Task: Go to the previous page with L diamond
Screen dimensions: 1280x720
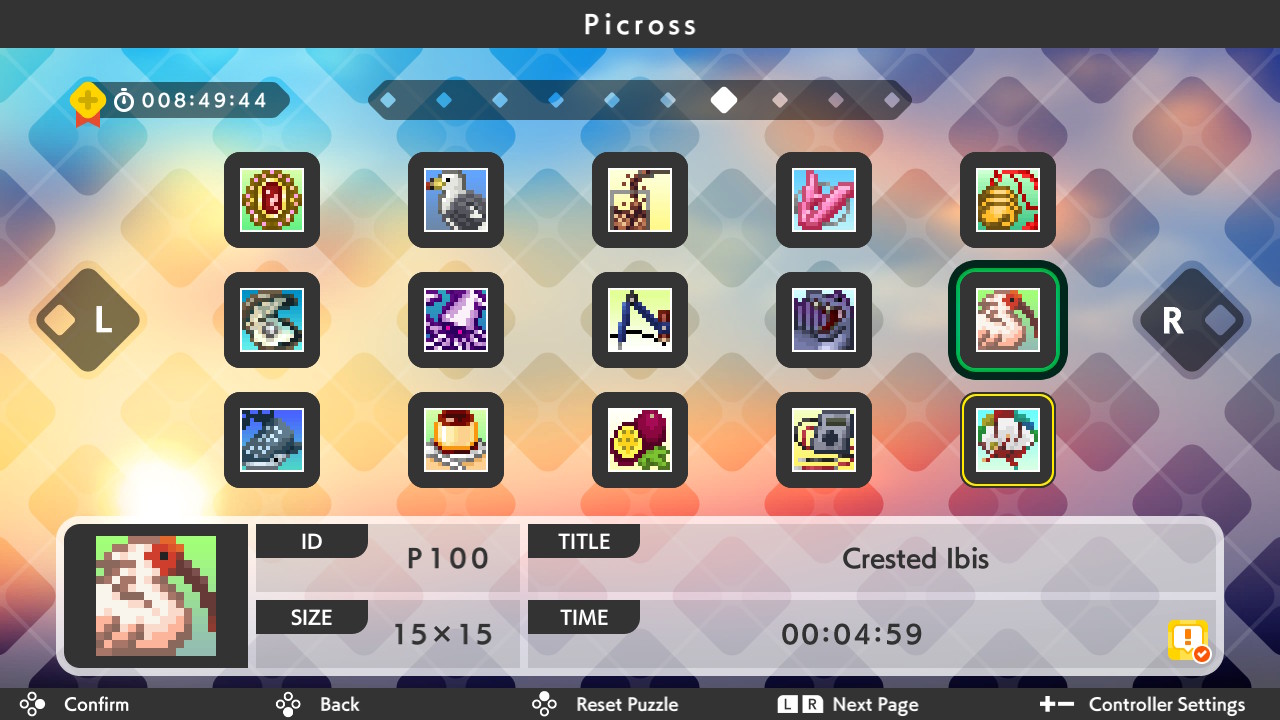Action: click(x=88, y=320)
